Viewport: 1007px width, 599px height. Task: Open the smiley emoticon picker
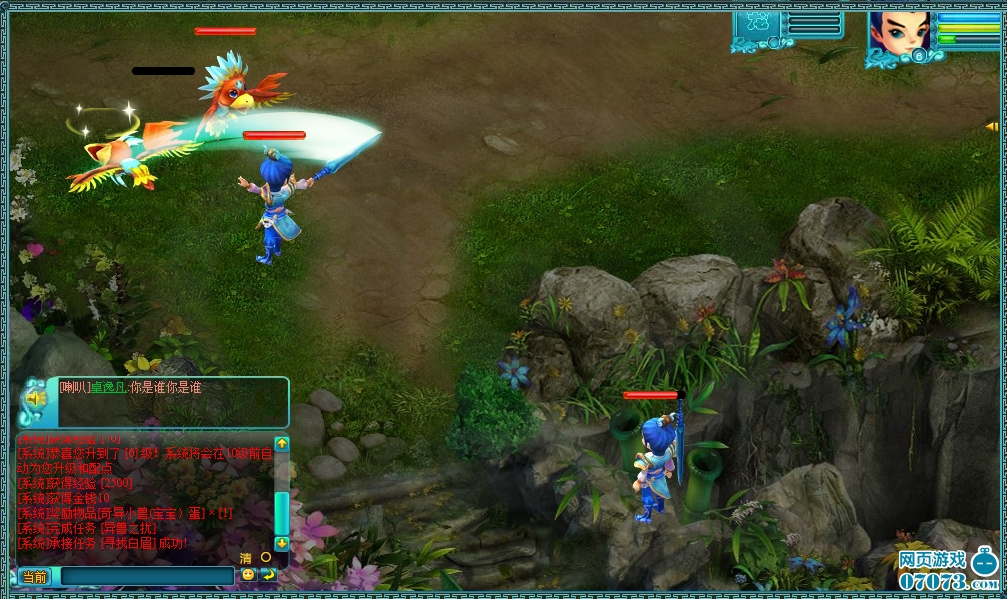coord(248,574)
